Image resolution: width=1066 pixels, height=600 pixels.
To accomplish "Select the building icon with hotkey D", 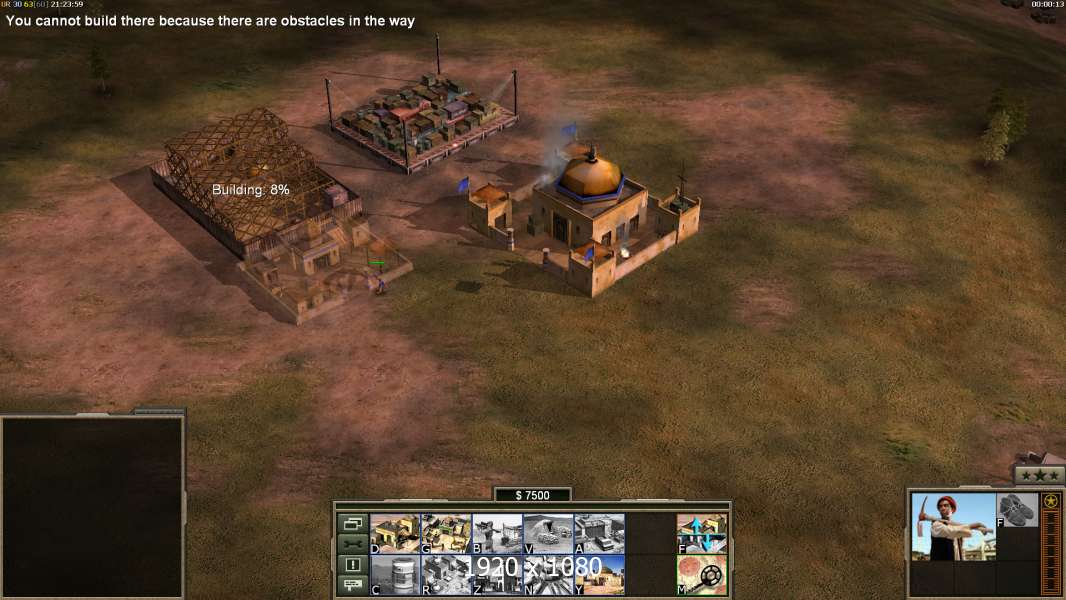I will pyautogui.click(x=395, y=534).
